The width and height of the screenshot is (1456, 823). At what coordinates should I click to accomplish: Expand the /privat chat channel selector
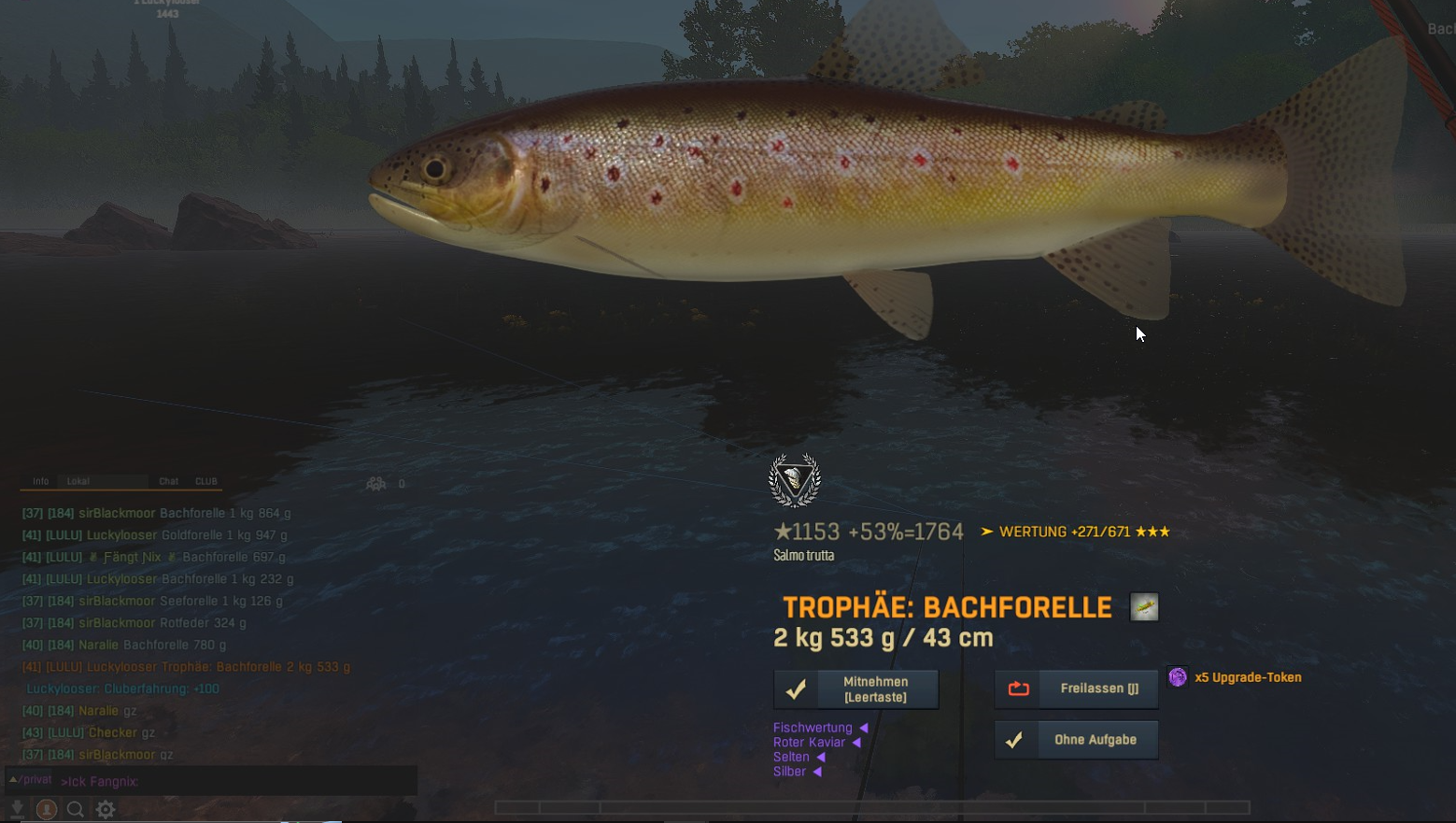coord(31,779)
